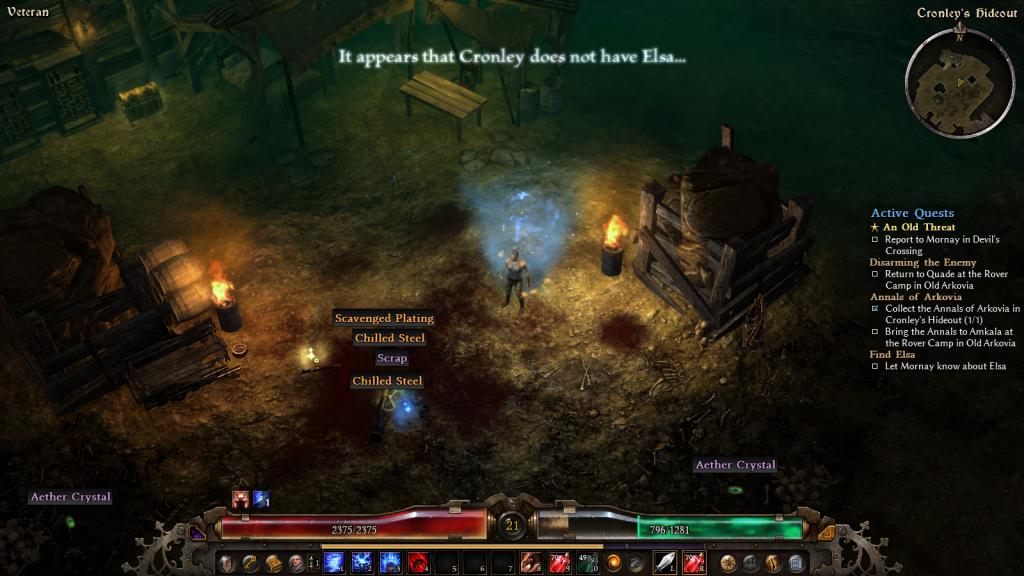This screenshot has height=576, width=1024.
Task: Click the compass button on the hotbar
Action: point(728,563)
